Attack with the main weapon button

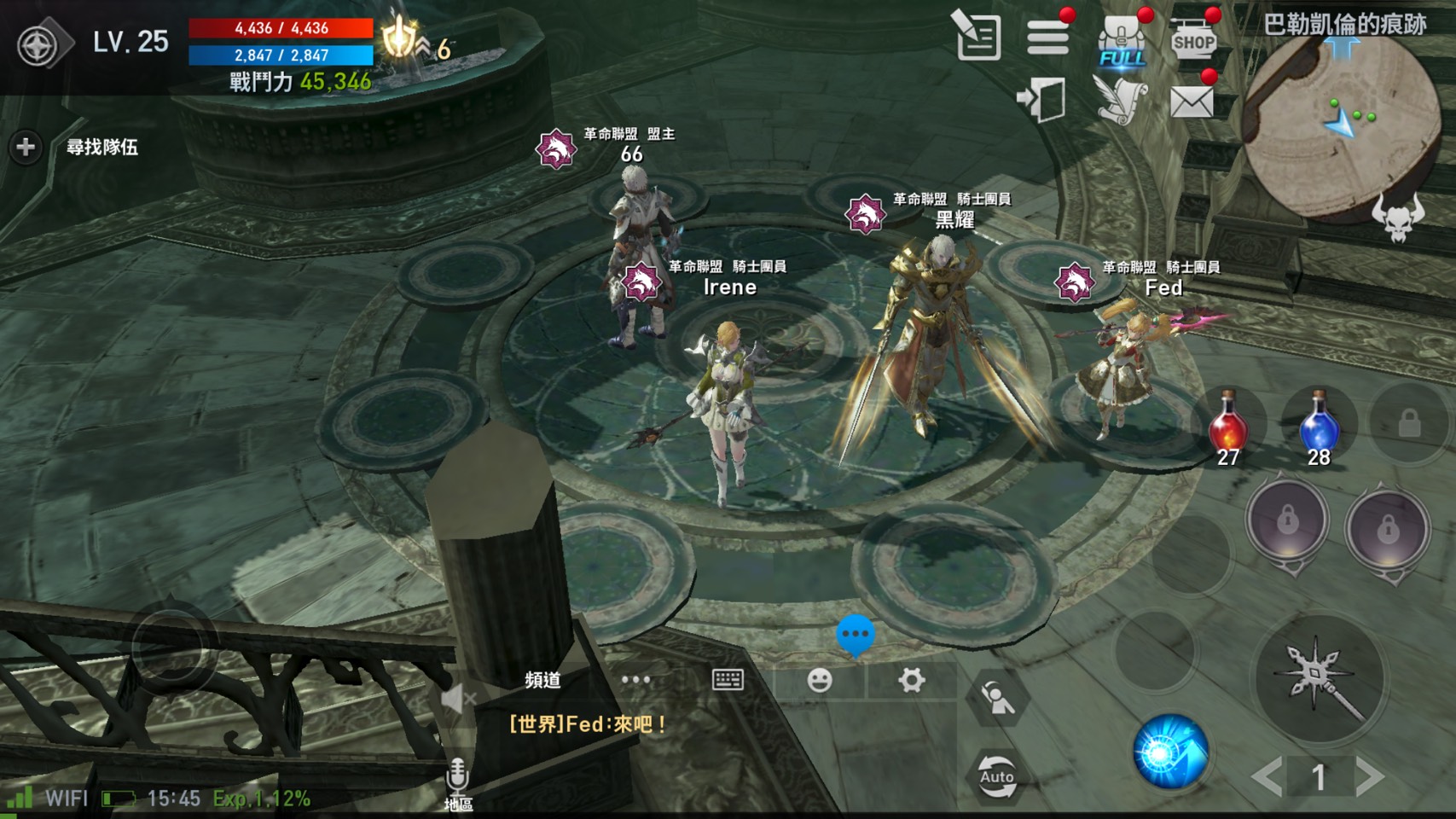coord(1320,678)
